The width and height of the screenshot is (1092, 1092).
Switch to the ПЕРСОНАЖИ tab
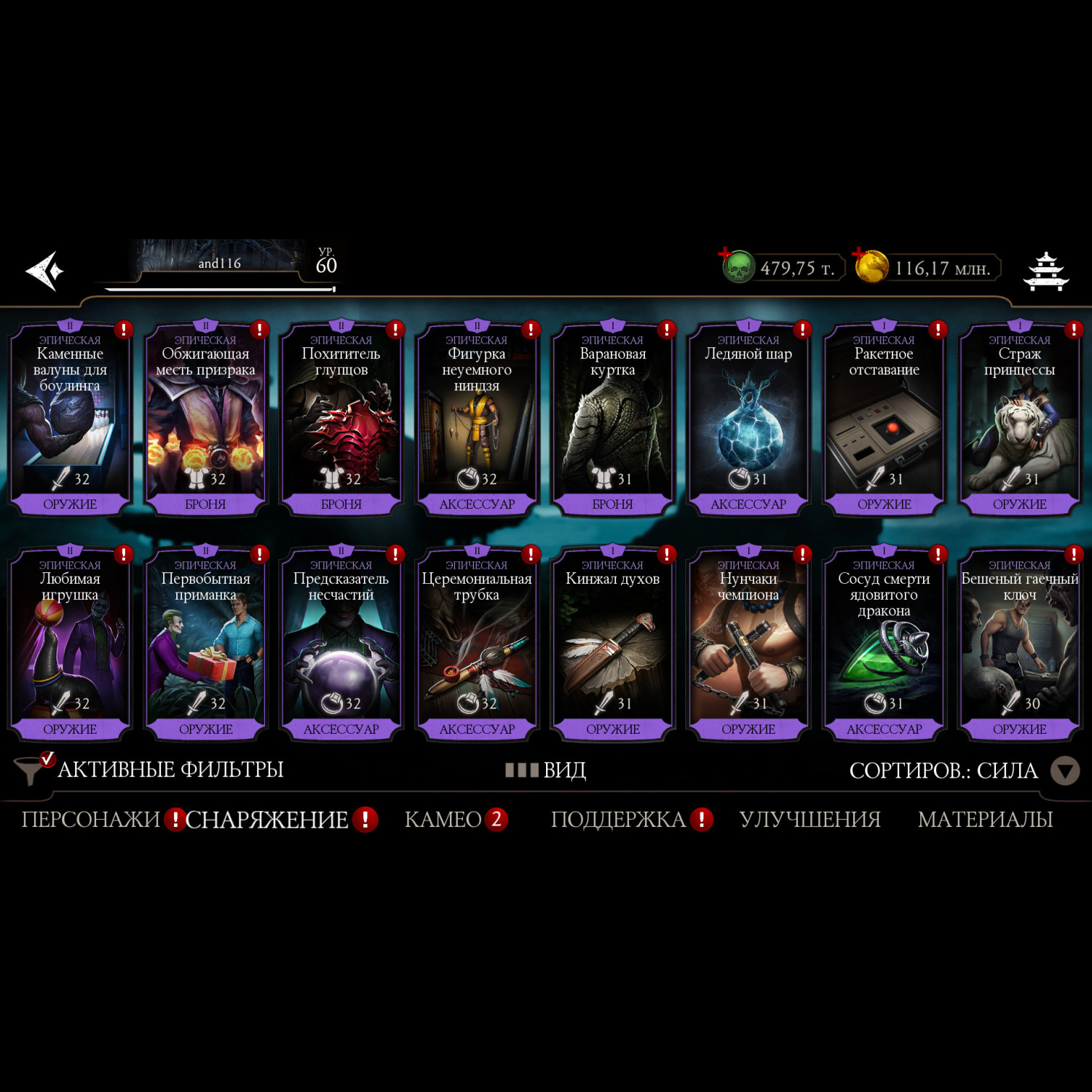point(90,820)
